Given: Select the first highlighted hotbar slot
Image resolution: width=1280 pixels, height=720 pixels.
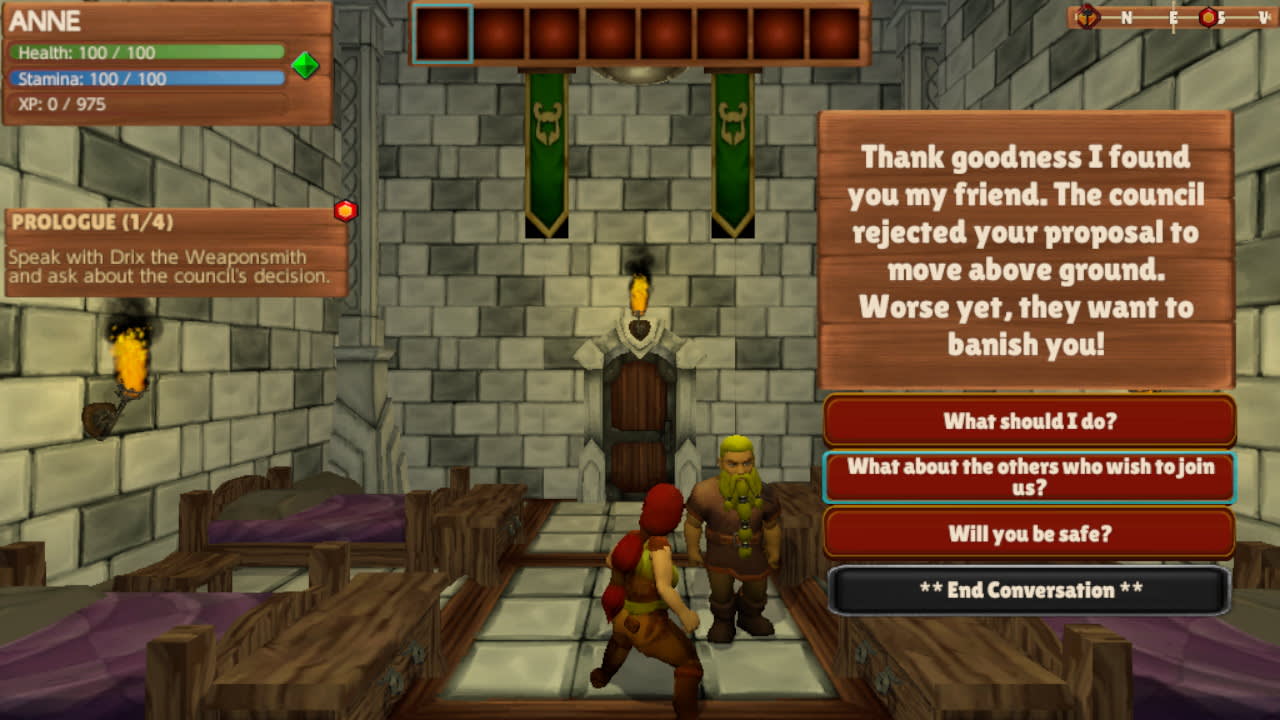Looking at the screenshot, I should [x=441, y=31].
